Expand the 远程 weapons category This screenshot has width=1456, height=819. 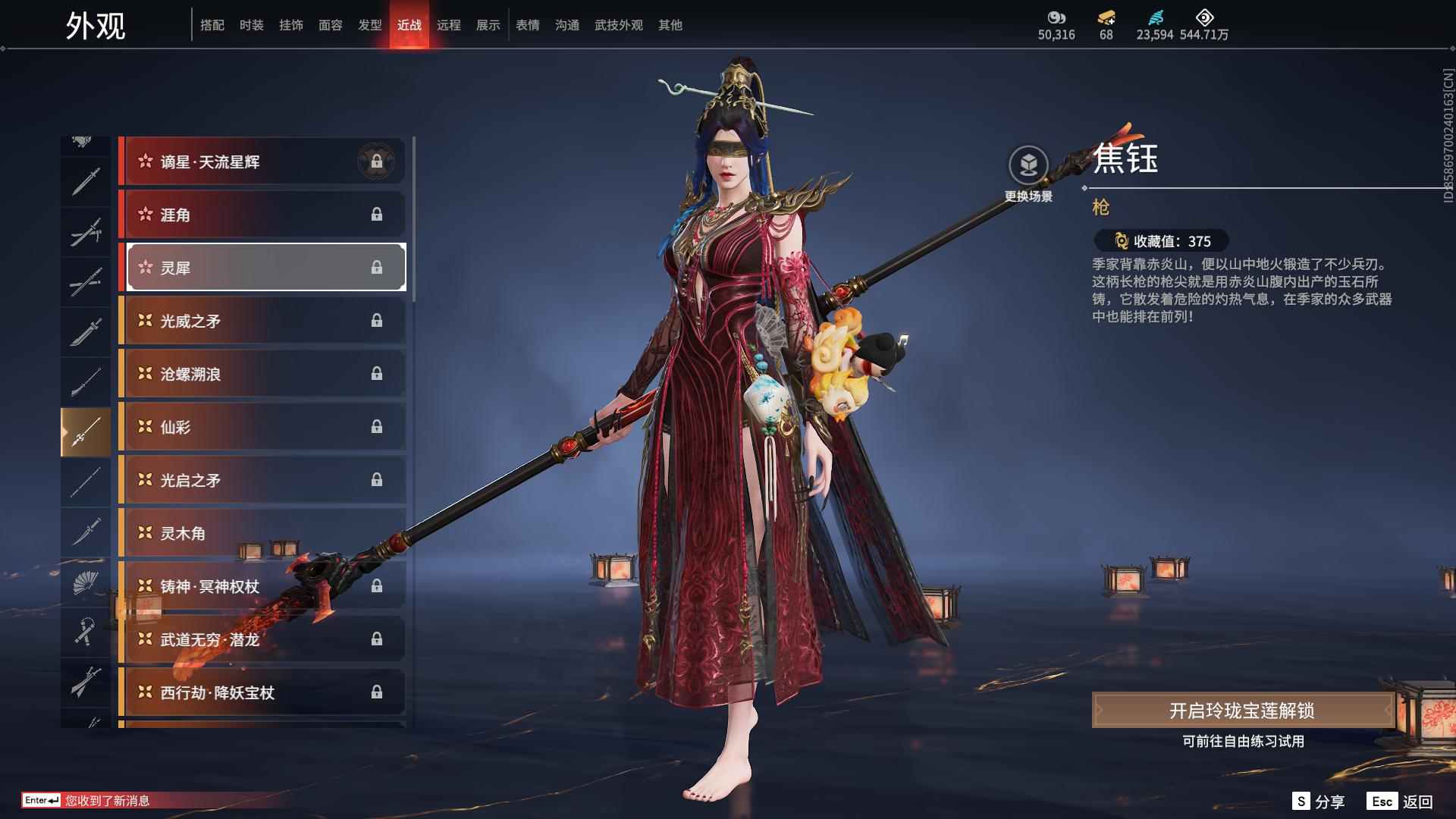[x=449, y=25]
